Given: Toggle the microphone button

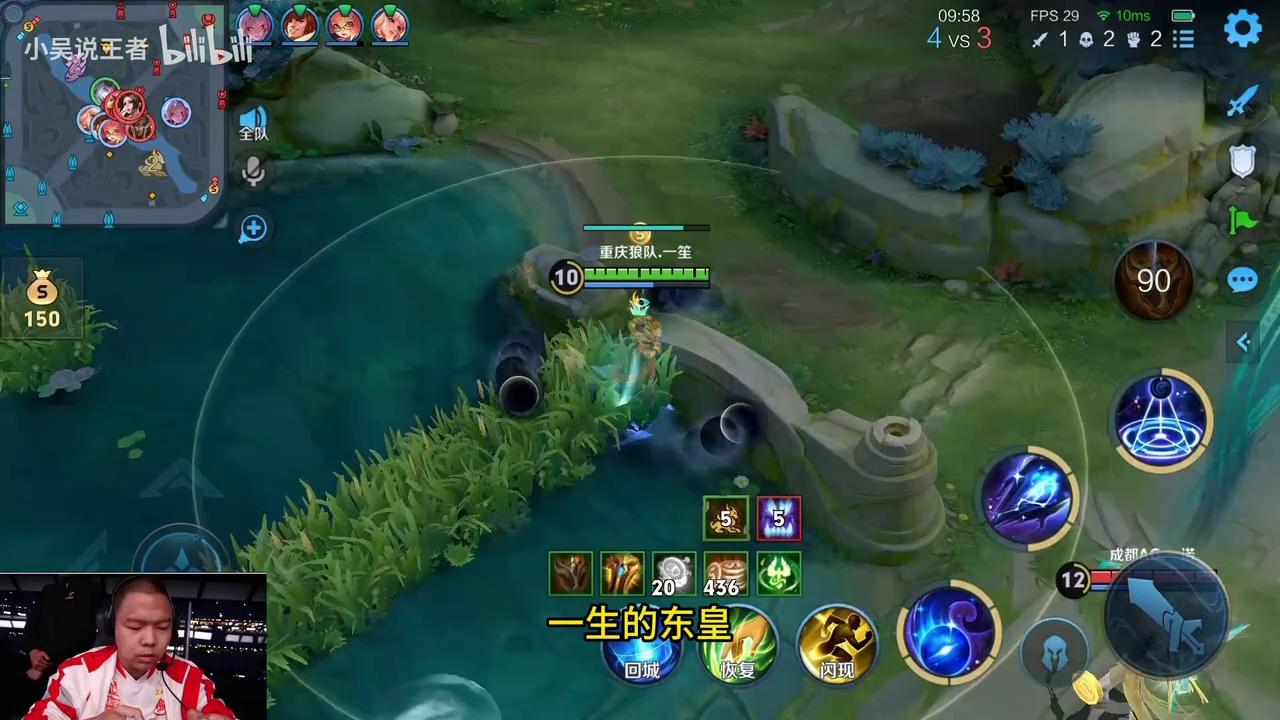Looking at the screenshot, I should 253,171.
